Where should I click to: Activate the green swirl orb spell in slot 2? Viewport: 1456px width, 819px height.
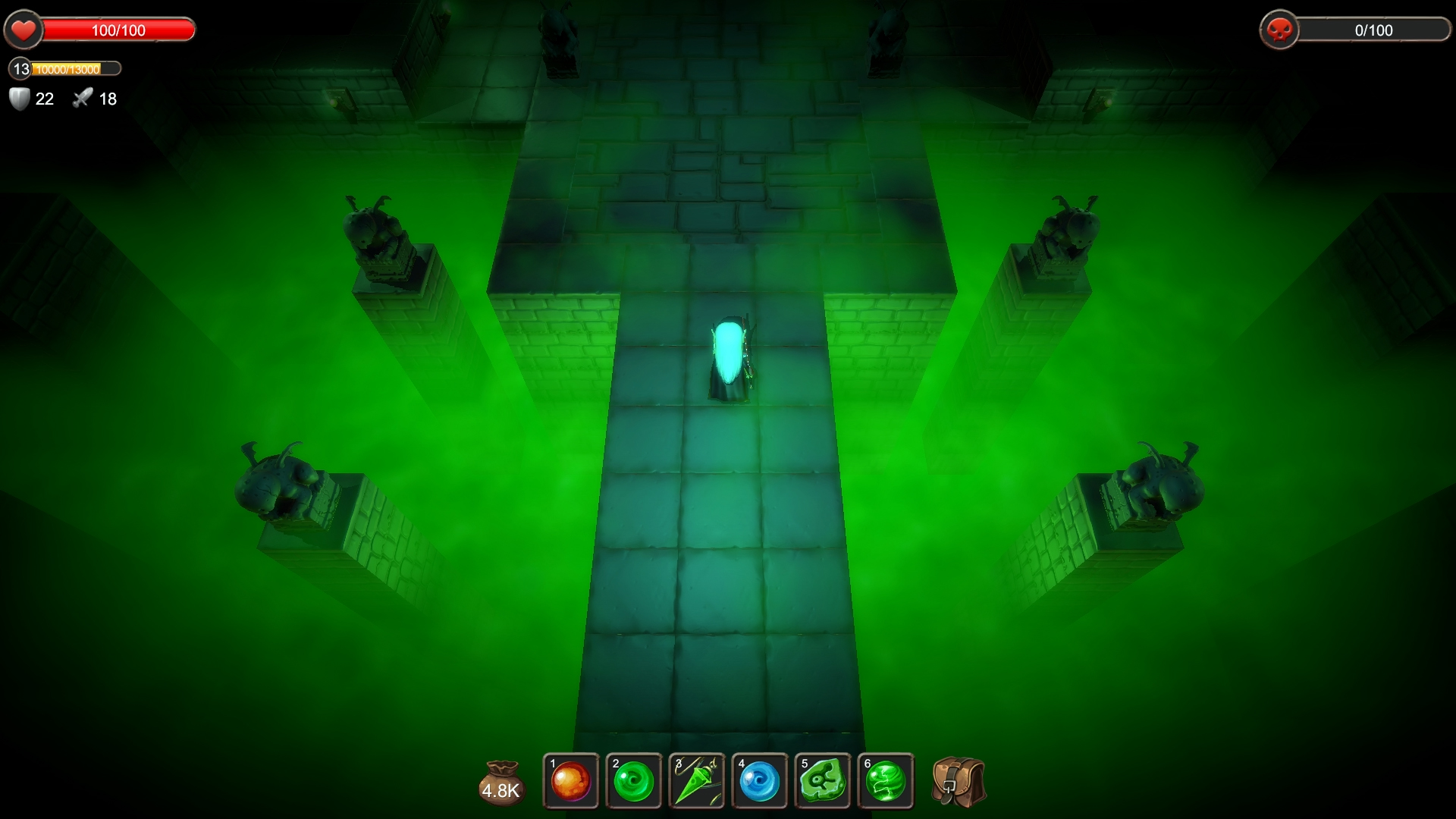(634, 781)
